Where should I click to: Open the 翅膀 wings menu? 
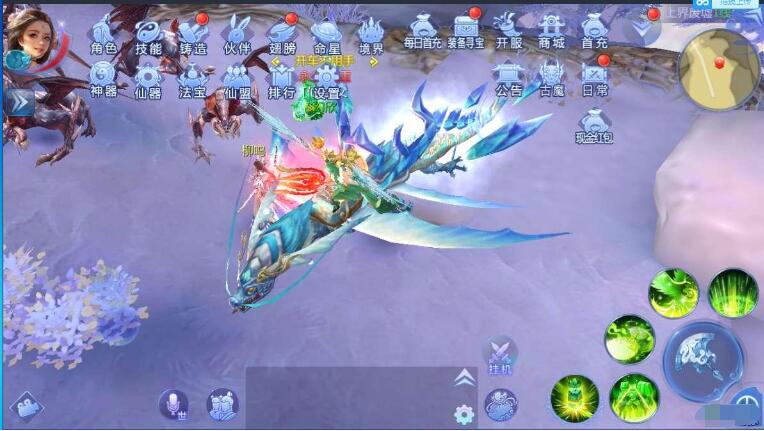click(282, 34)
